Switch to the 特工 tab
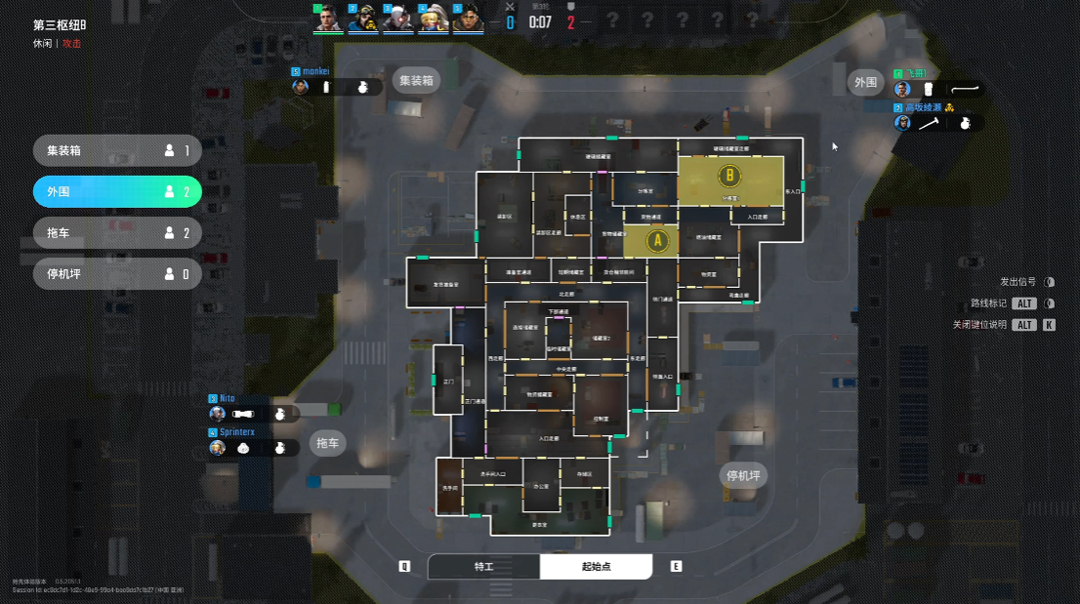Image resolution: width=1080 pixels, height=604 pixels. tap(484, 567)
